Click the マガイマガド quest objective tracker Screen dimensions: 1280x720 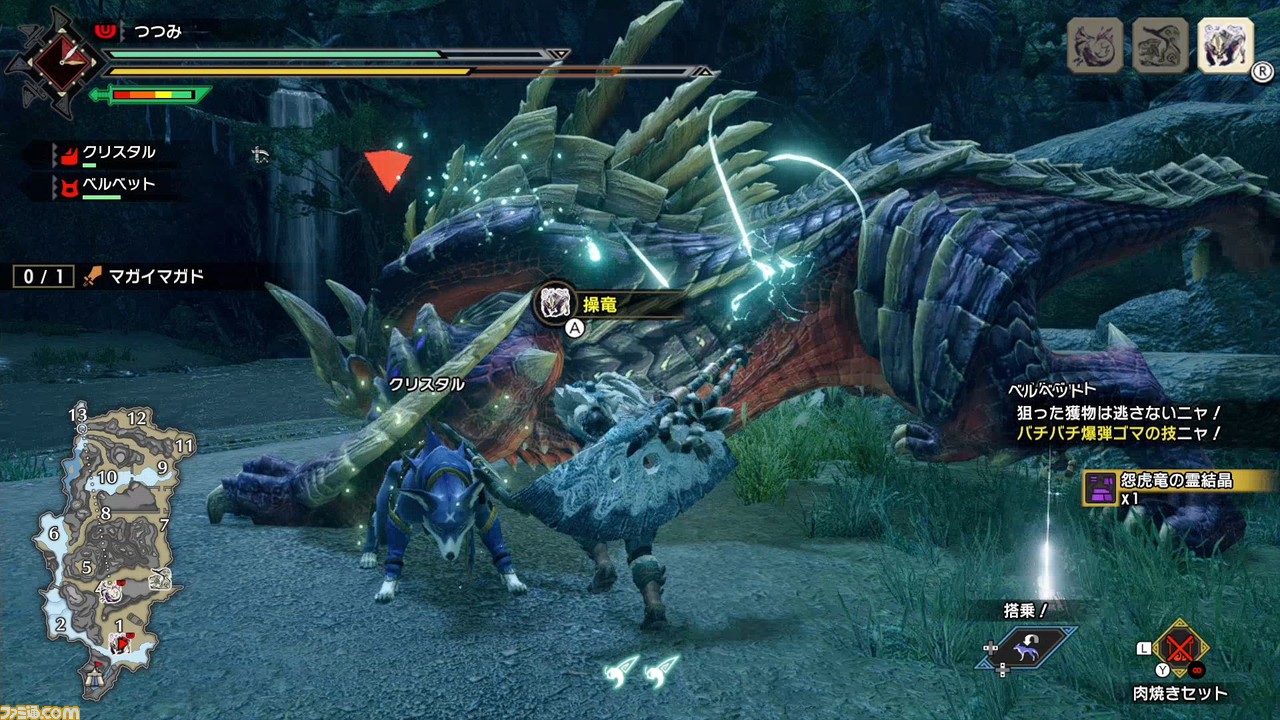pyautogui.click(x=110, y=276)
